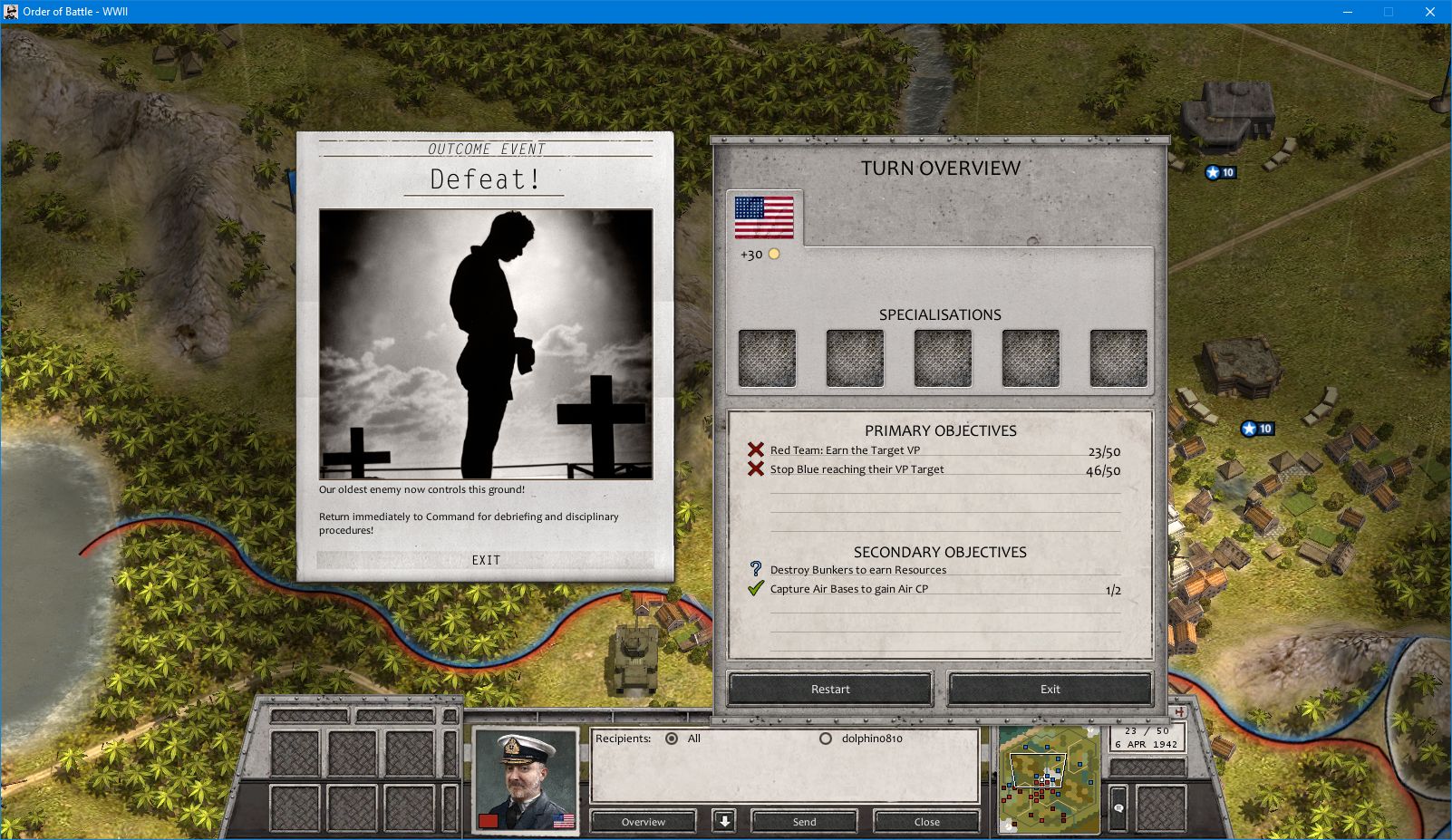The image size is (1452, 840).
Task: Select the American flag faction tab
Action: coord(764,218)
